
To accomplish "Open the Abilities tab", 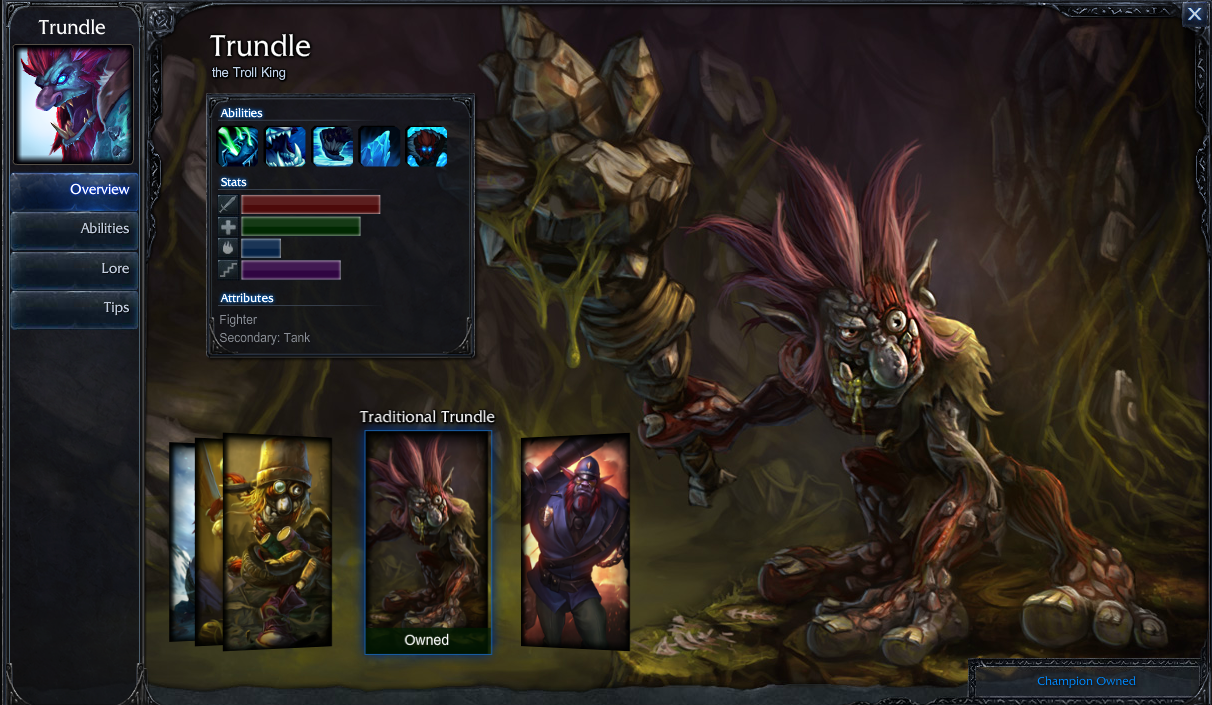I will 75,229.
